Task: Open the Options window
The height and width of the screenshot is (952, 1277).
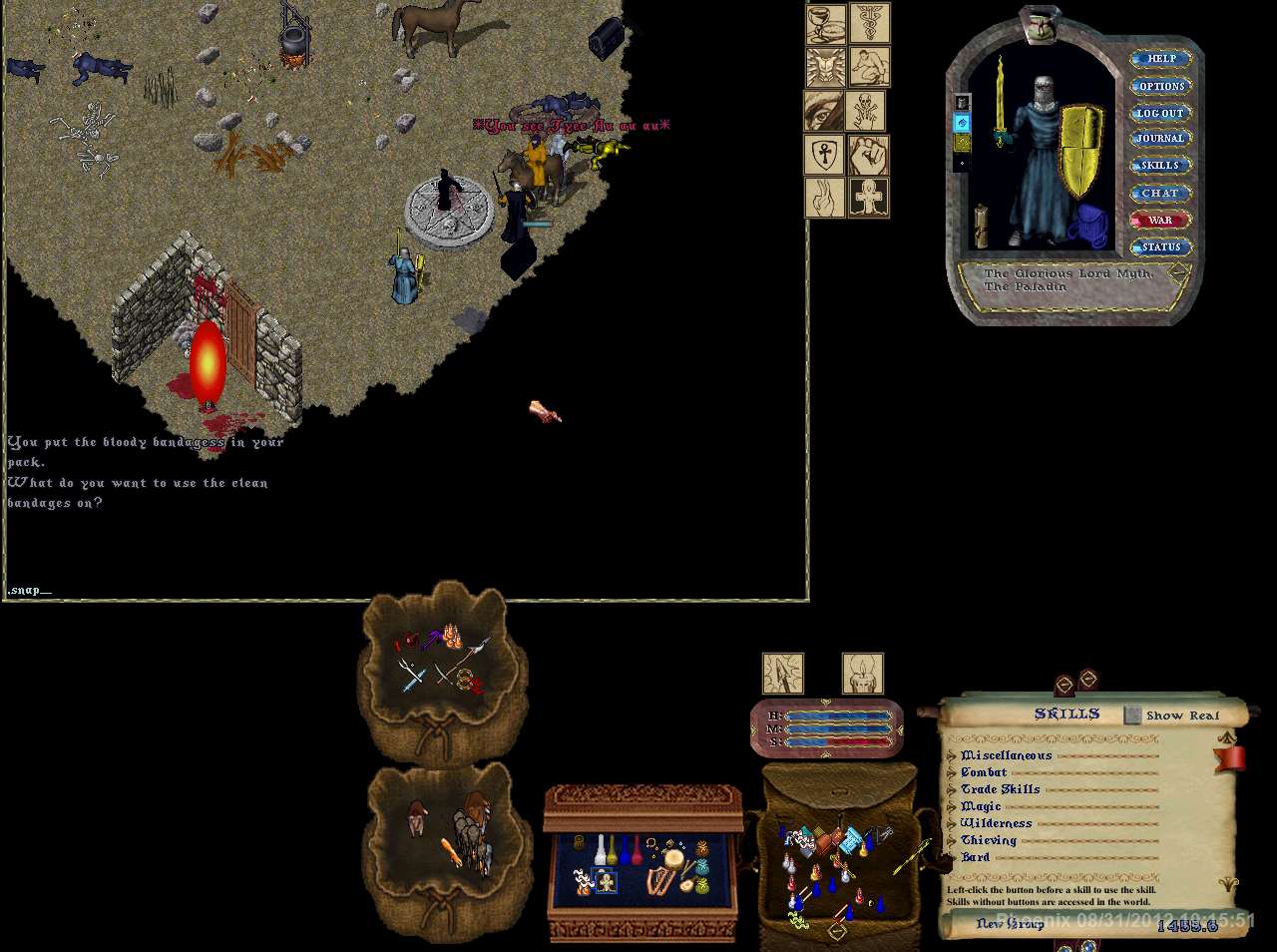Action: (1161, 86)
